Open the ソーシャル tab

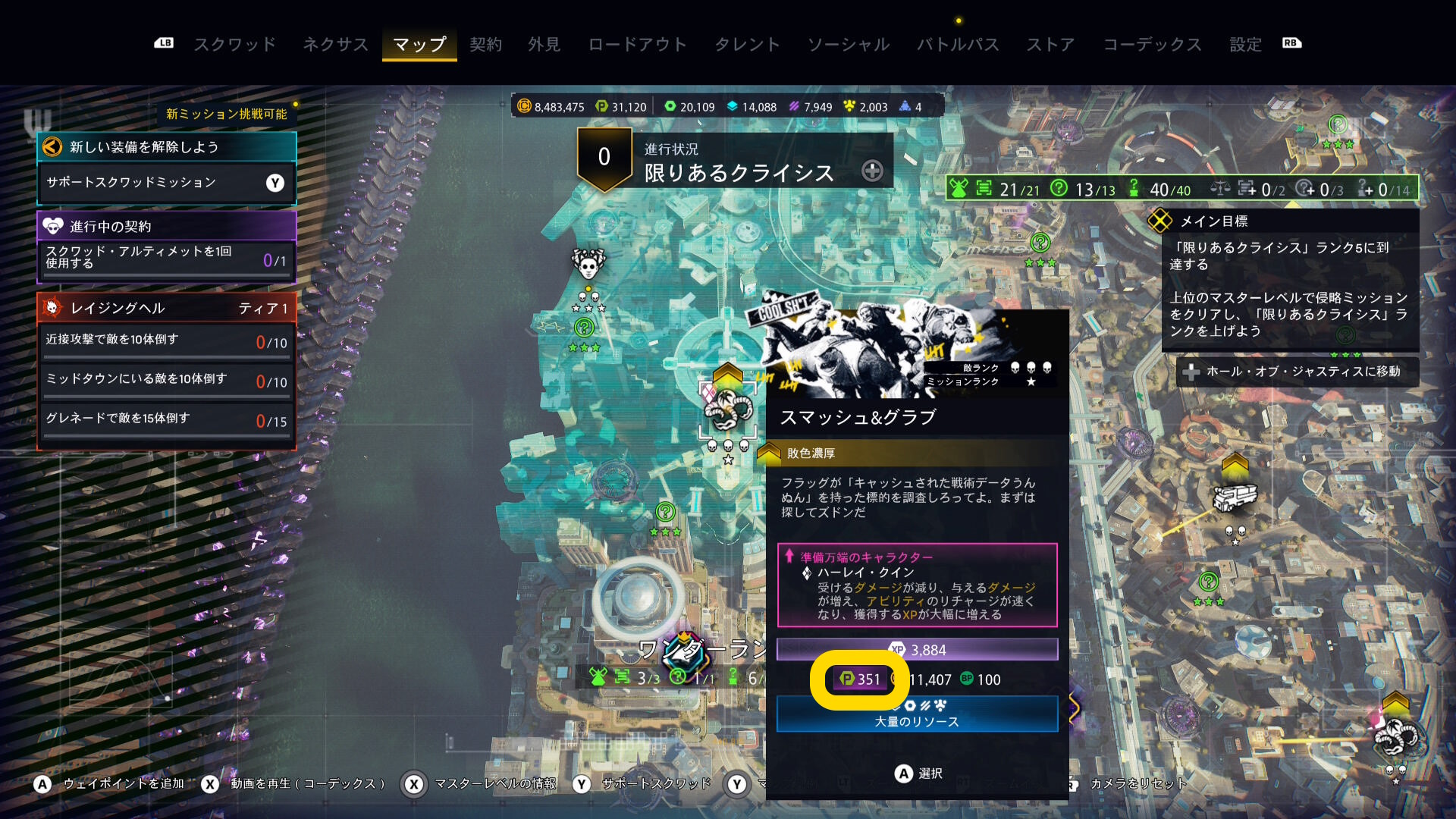click(848, 45)
